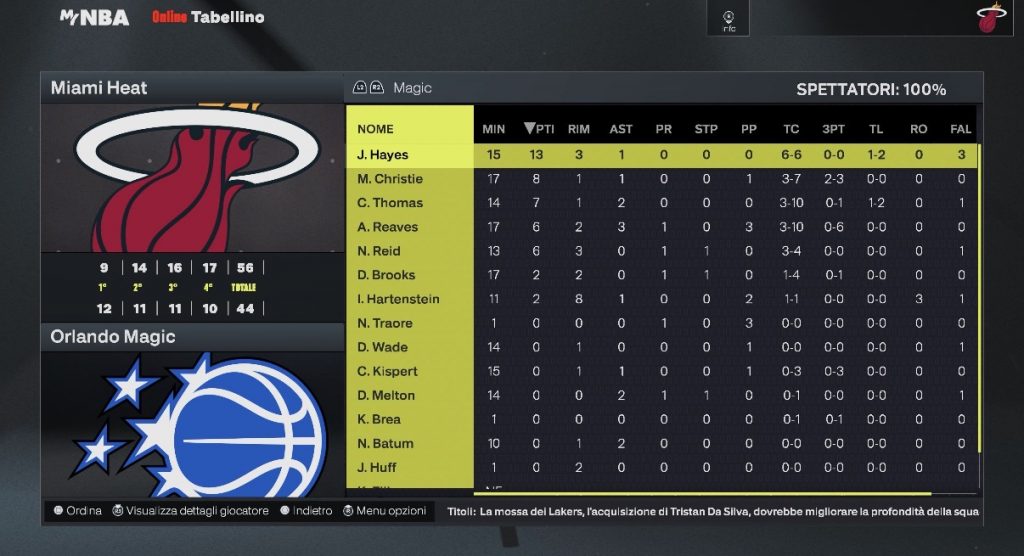Sort players by AST column
This screenshot has height=556, width=1024.
click(621, 129)
